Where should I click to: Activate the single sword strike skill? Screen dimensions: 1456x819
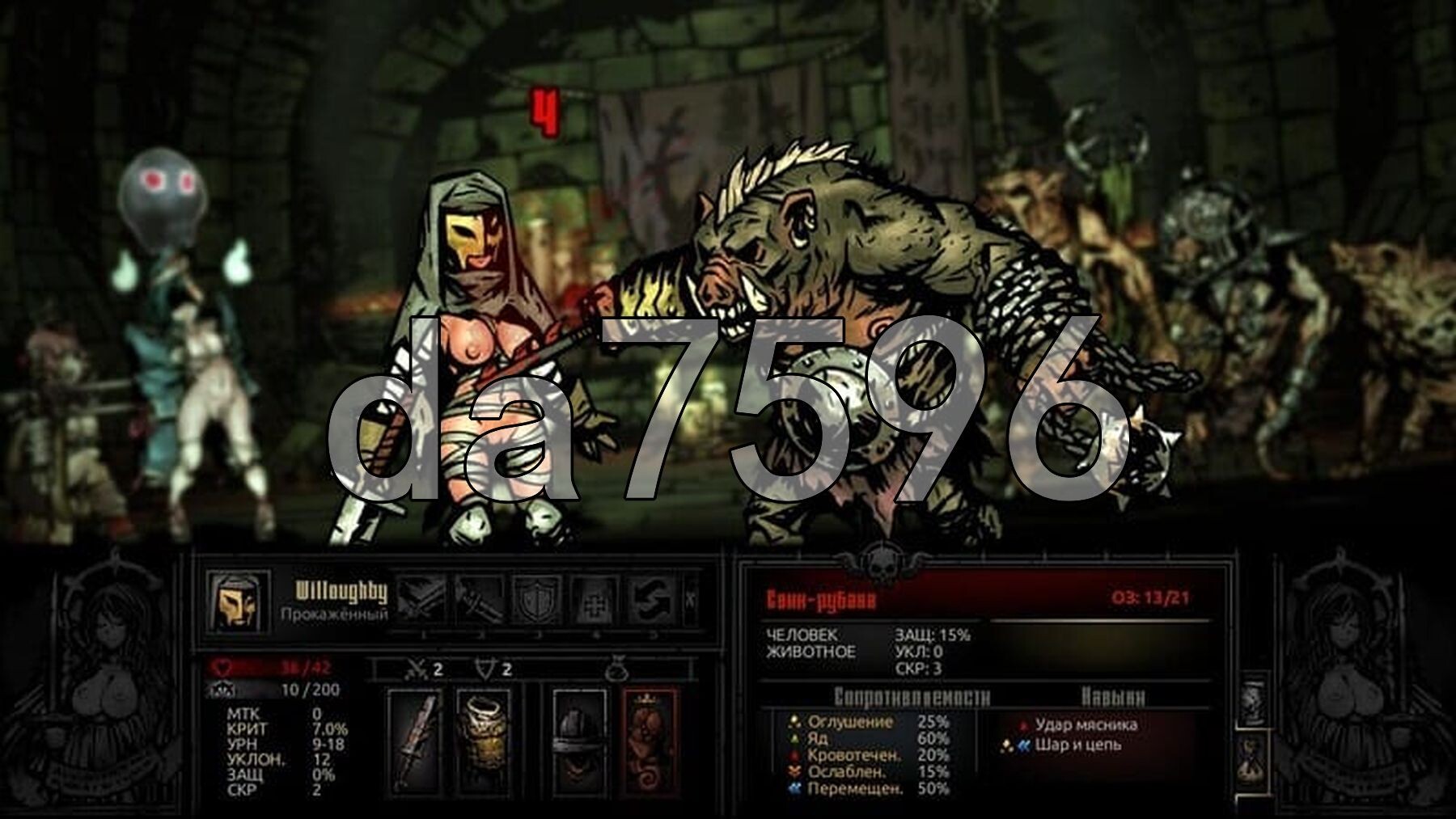(x=479, y=600)
